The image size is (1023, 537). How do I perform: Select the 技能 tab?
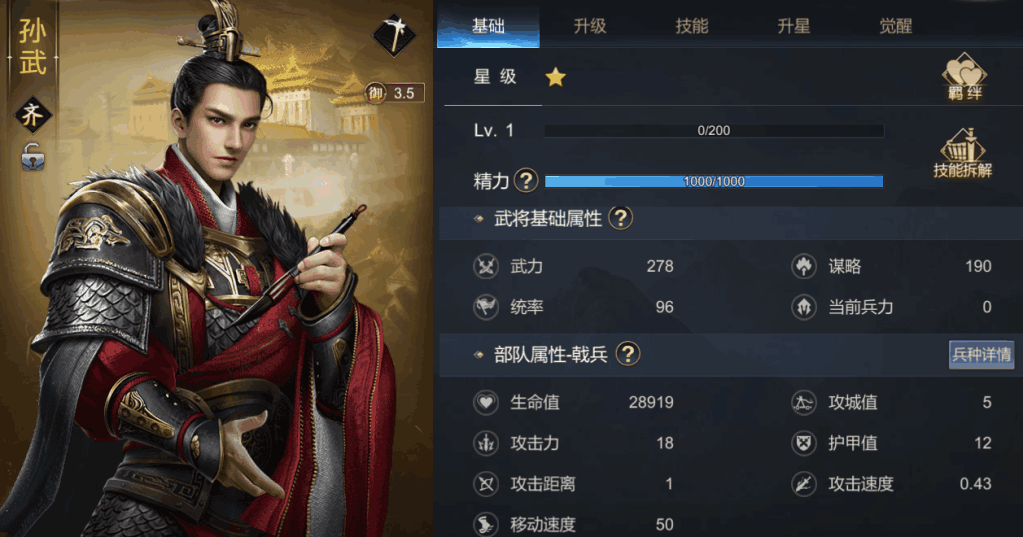(x=692, y=26)
